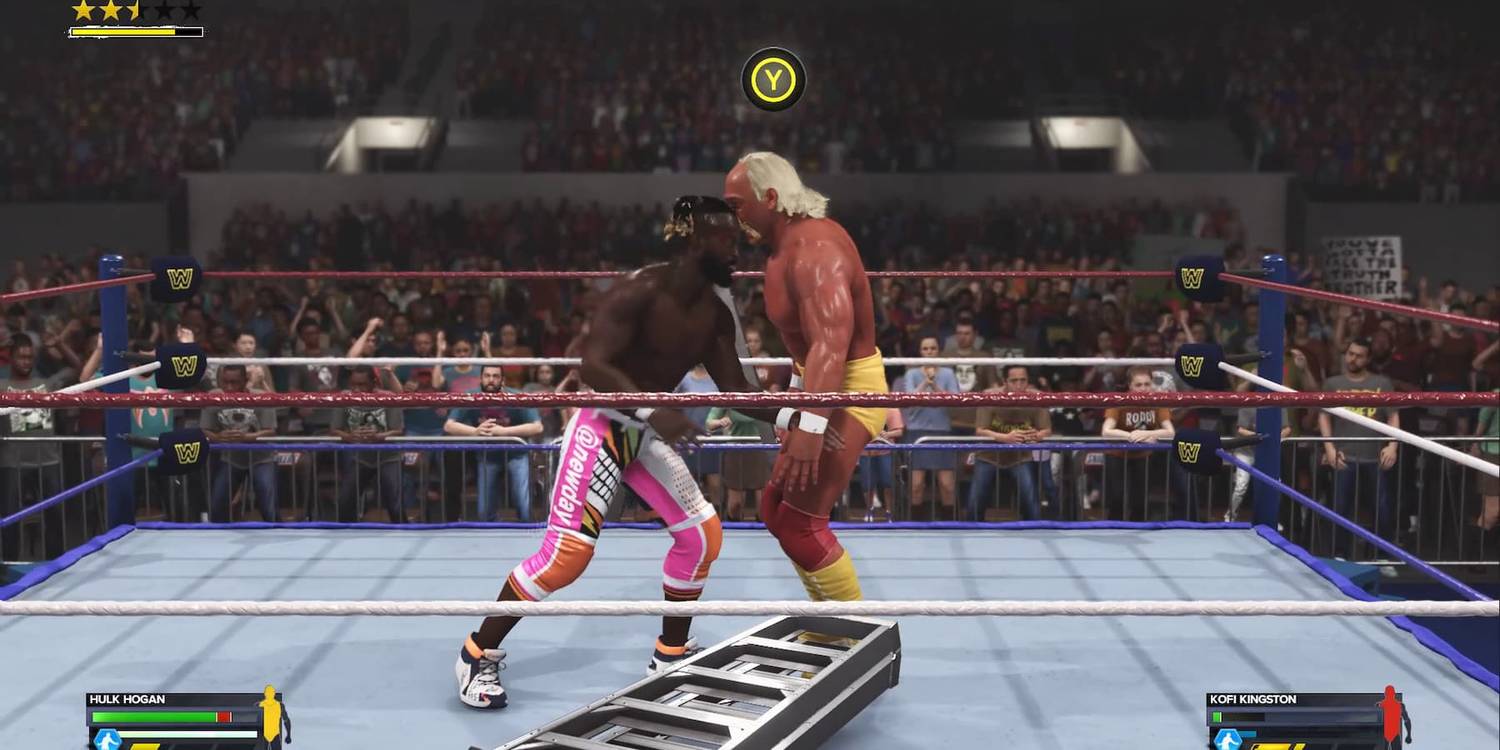Click the red damage segment on Hogan's health bar

[221, 715]
